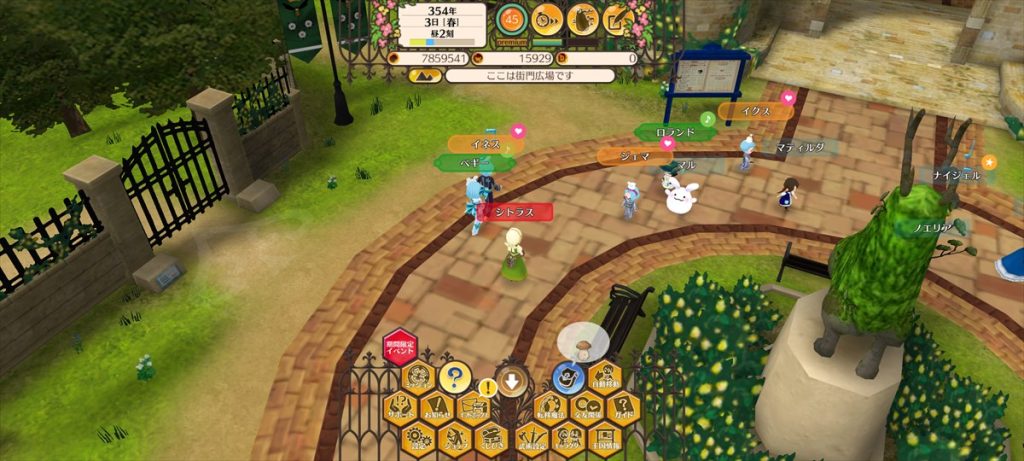This screenshot has width=1024, height=461.
Task: Open the 交友関係 relationships menu
Action: (x=585, y=408)
